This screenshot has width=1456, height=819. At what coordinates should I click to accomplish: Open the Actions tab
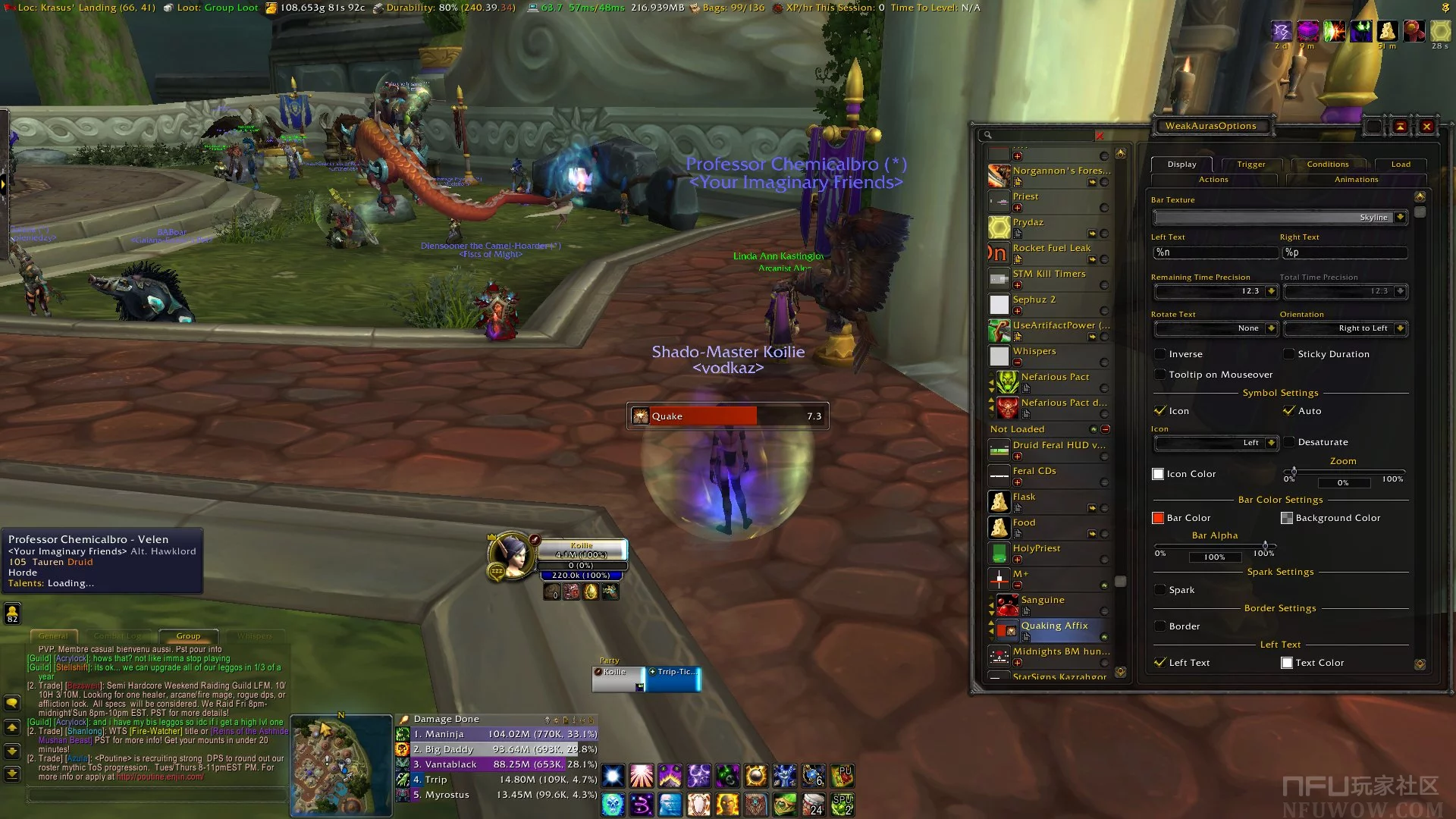coord(1213,180)
